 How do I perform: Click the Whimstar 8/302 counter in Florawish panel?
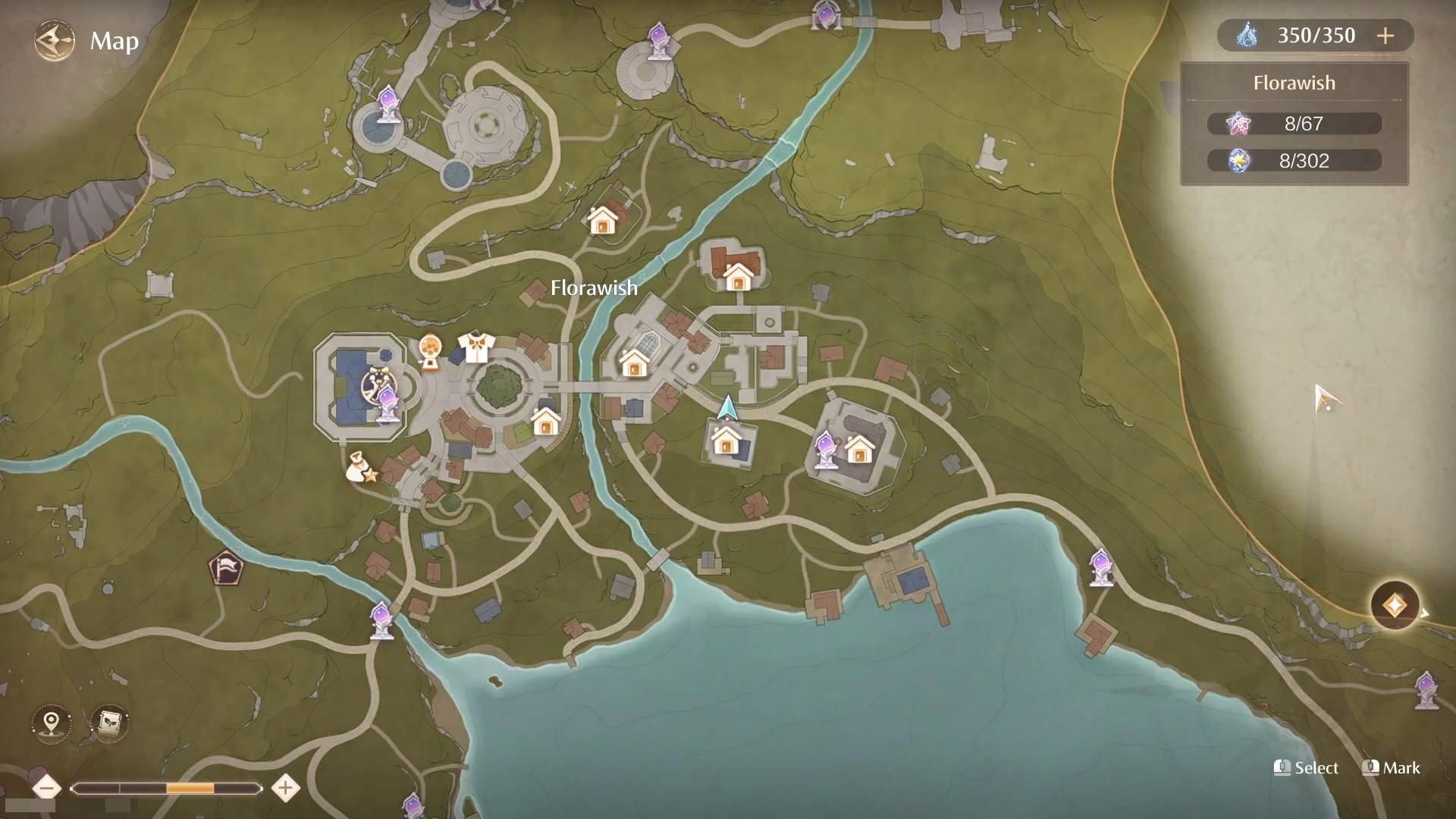point(1294,160)
